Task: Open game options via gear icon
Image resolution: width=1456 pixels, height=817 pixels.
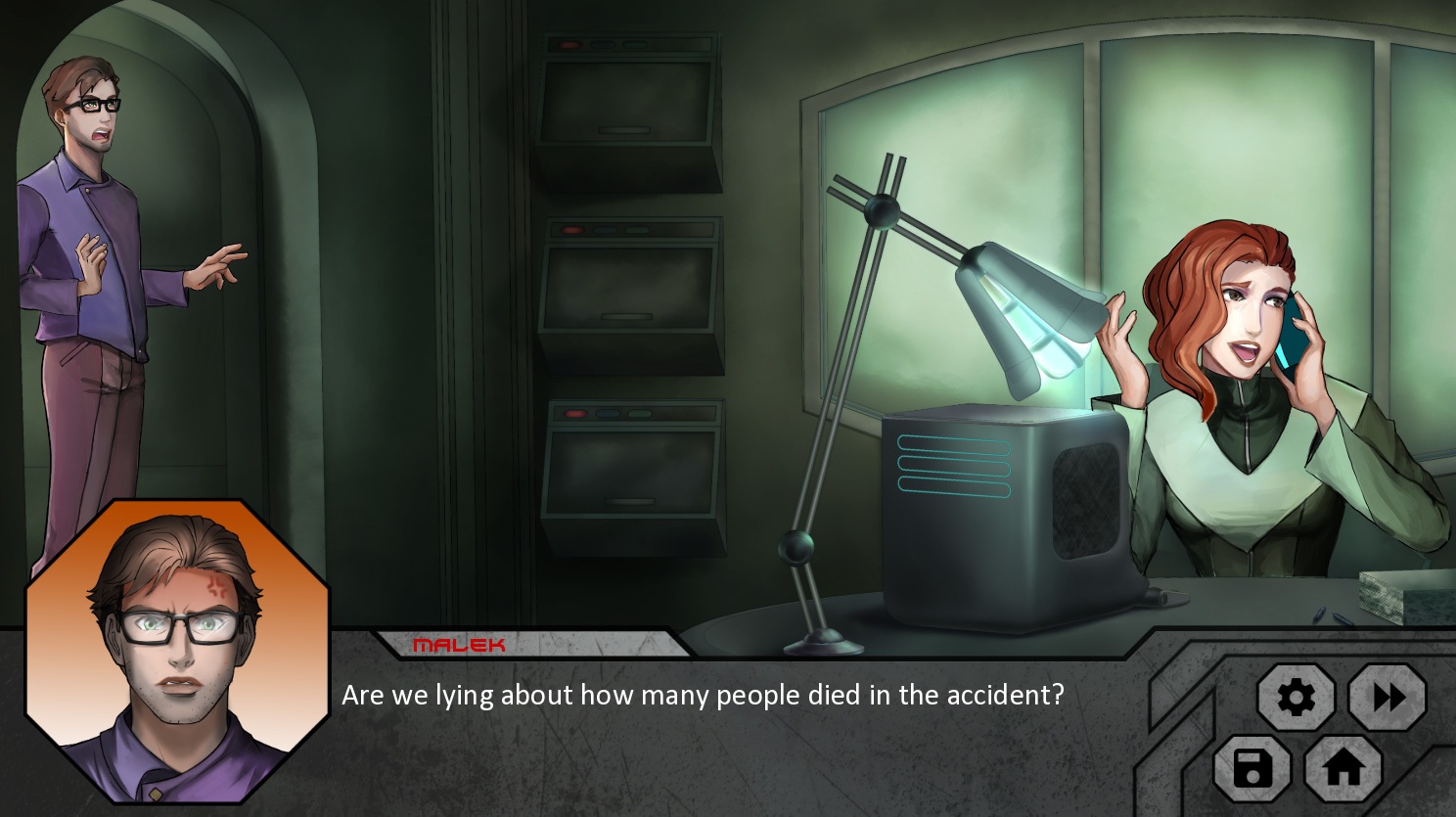Action: point(1297,697)
